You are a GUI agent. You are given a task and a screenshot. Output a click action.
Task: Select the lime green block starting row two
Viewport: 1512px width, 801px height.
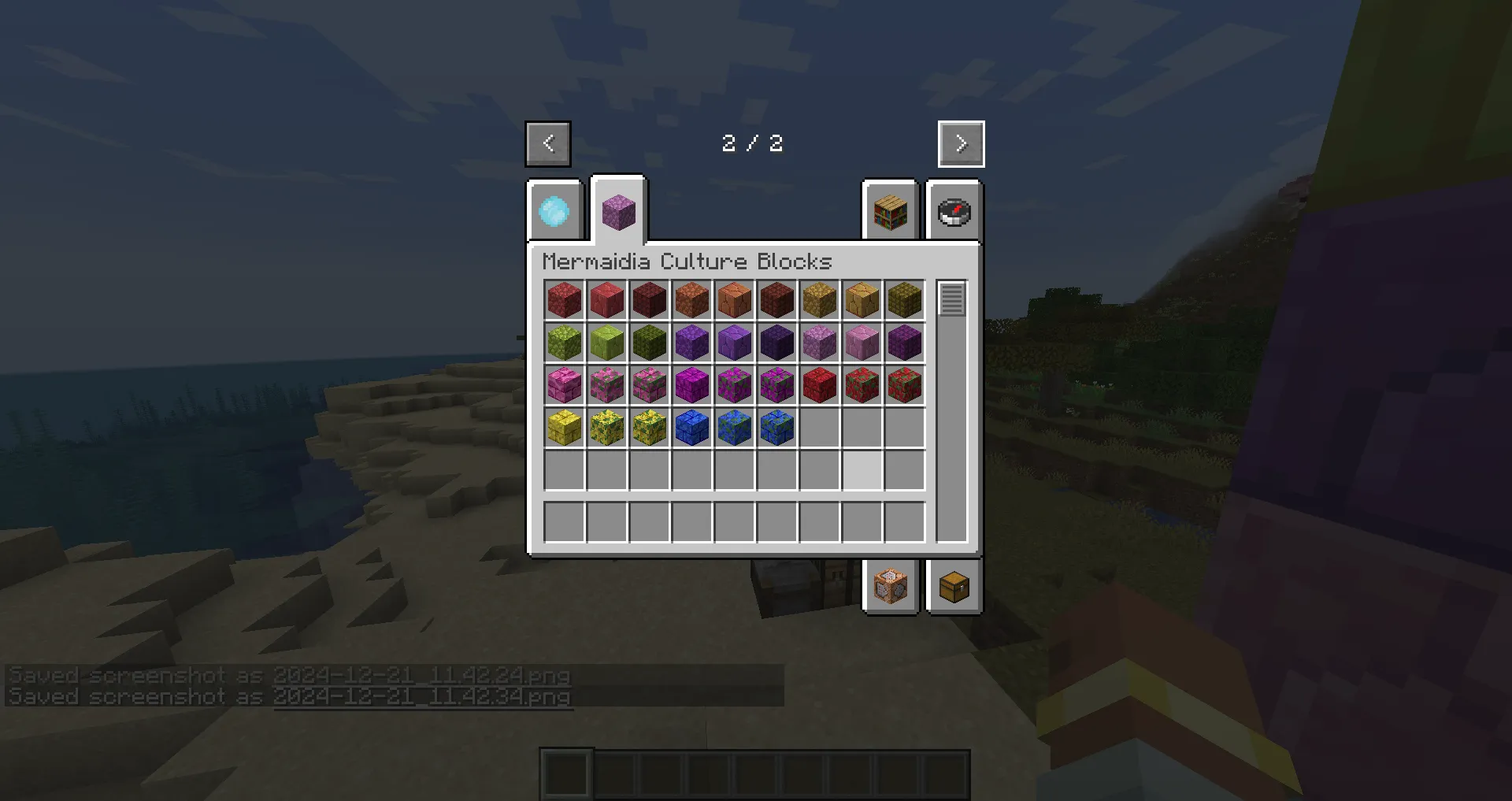tap(564, 342)
